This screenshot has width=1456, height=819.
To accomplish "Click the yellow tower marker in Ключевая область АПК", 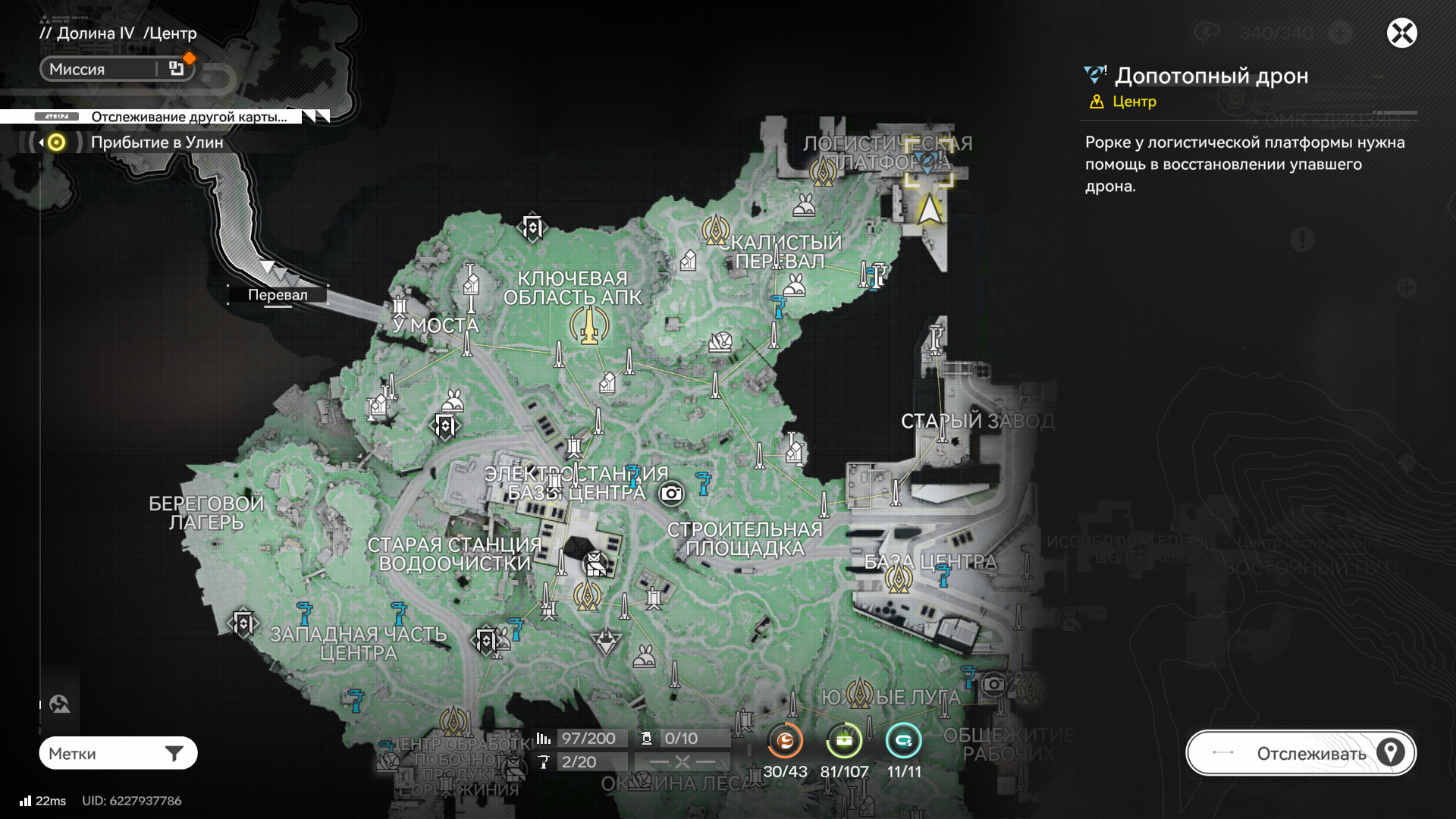I will point(589,328).
